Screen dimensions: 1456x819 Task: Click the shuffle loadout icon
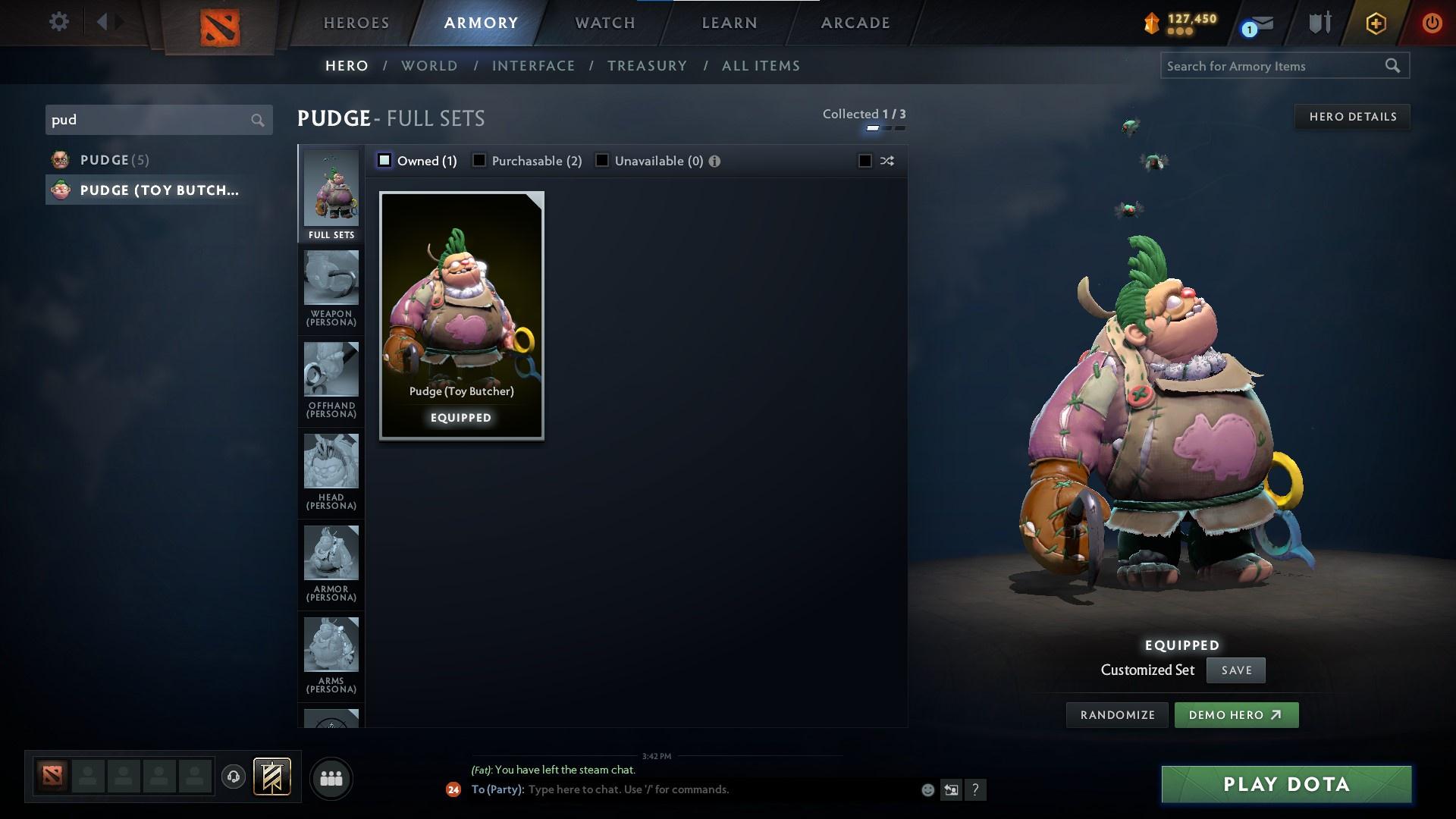coord(886,161)
